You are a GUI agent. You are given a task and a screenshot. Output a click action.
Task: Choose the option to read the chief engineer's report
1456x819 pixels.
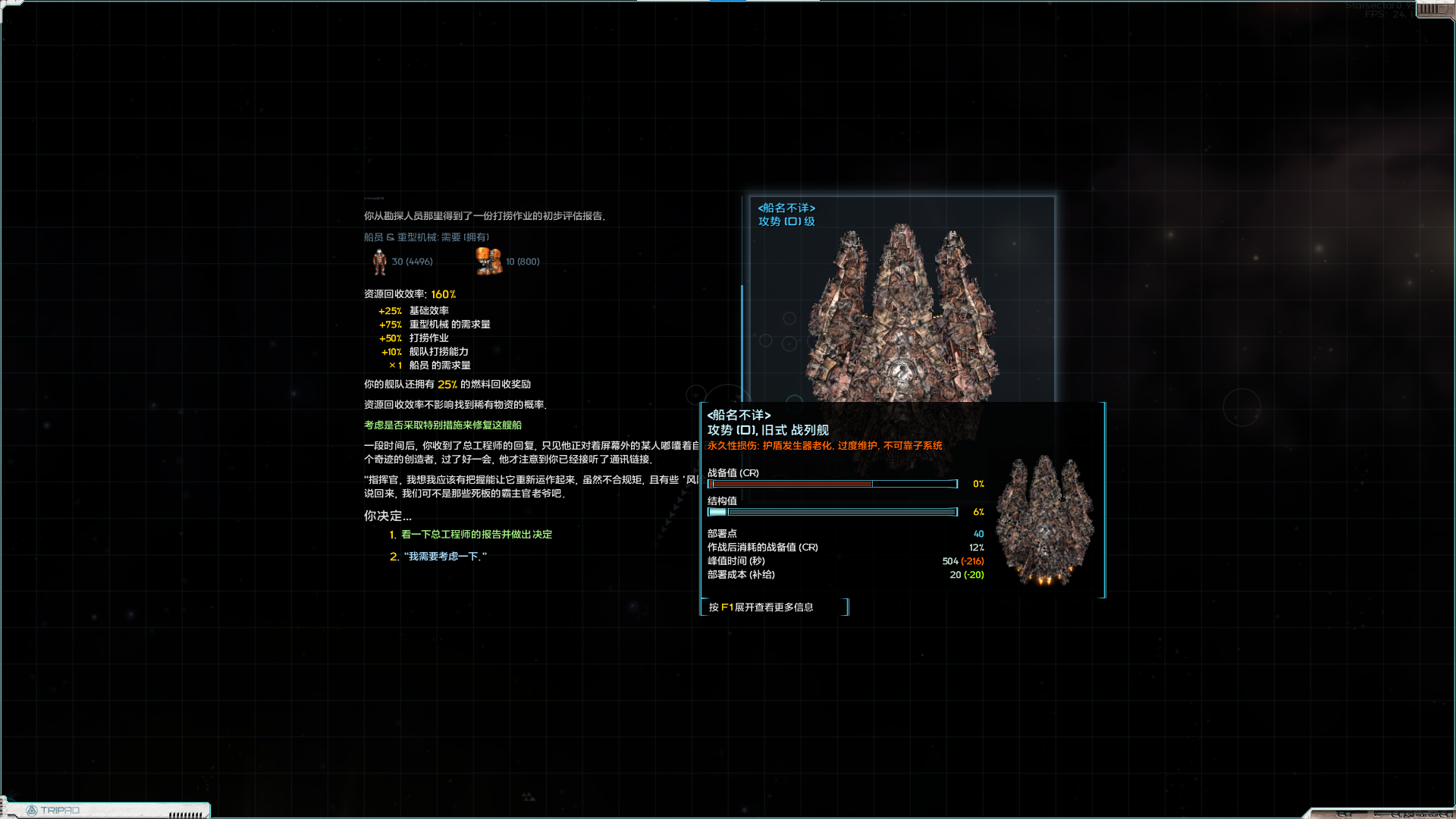(475, 535)
